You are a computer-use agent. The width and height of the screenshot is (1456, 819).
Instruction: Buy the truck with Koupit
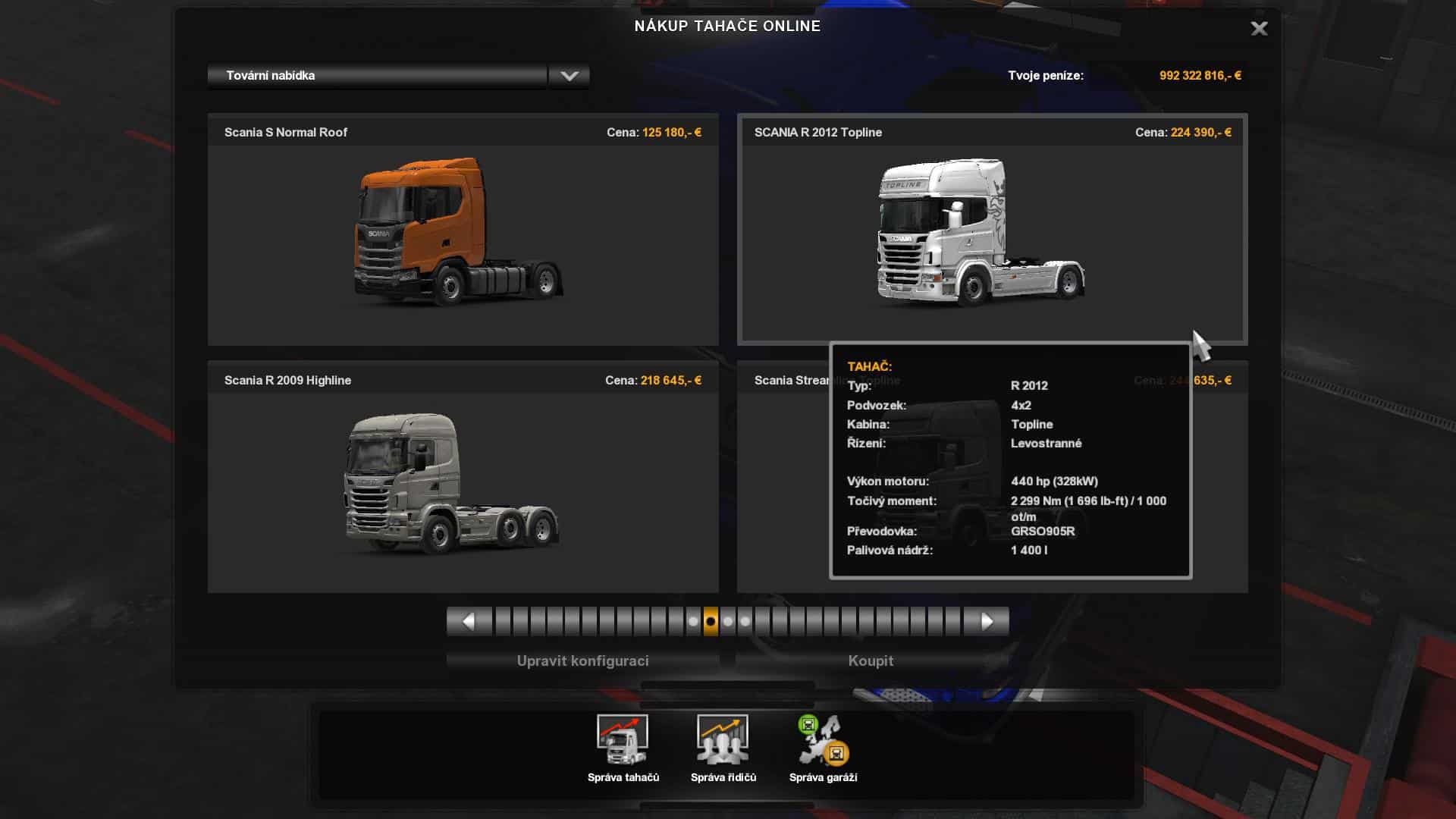click(871, 661)
